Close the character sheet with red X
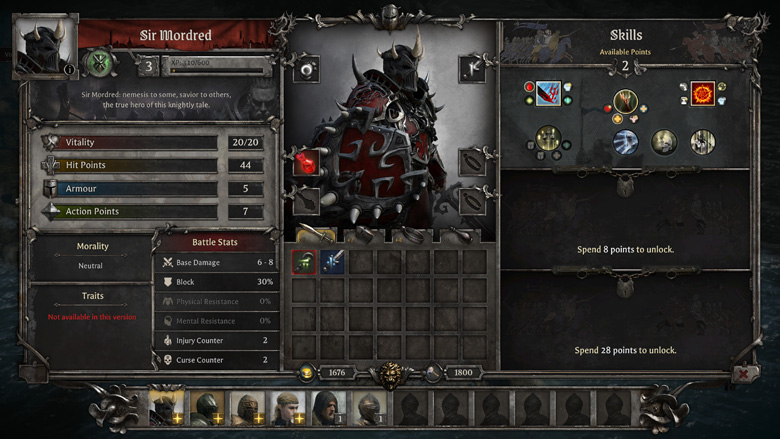This screenshot has height=439, width=780. pyautogui.click(x=744, y=374)
